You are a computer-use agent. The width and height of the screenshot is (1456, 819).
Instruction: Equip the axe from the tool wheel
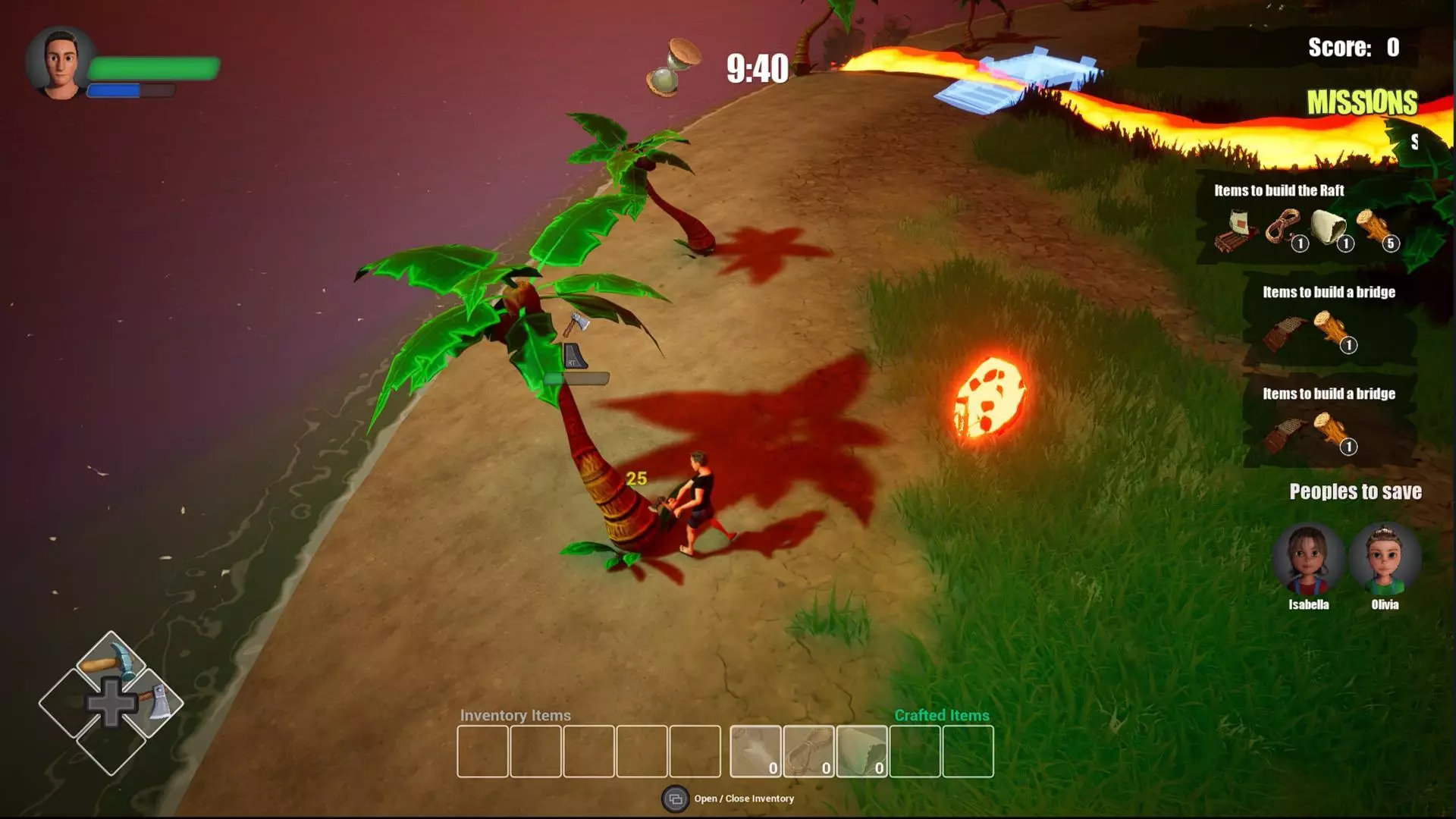(154, 701)
